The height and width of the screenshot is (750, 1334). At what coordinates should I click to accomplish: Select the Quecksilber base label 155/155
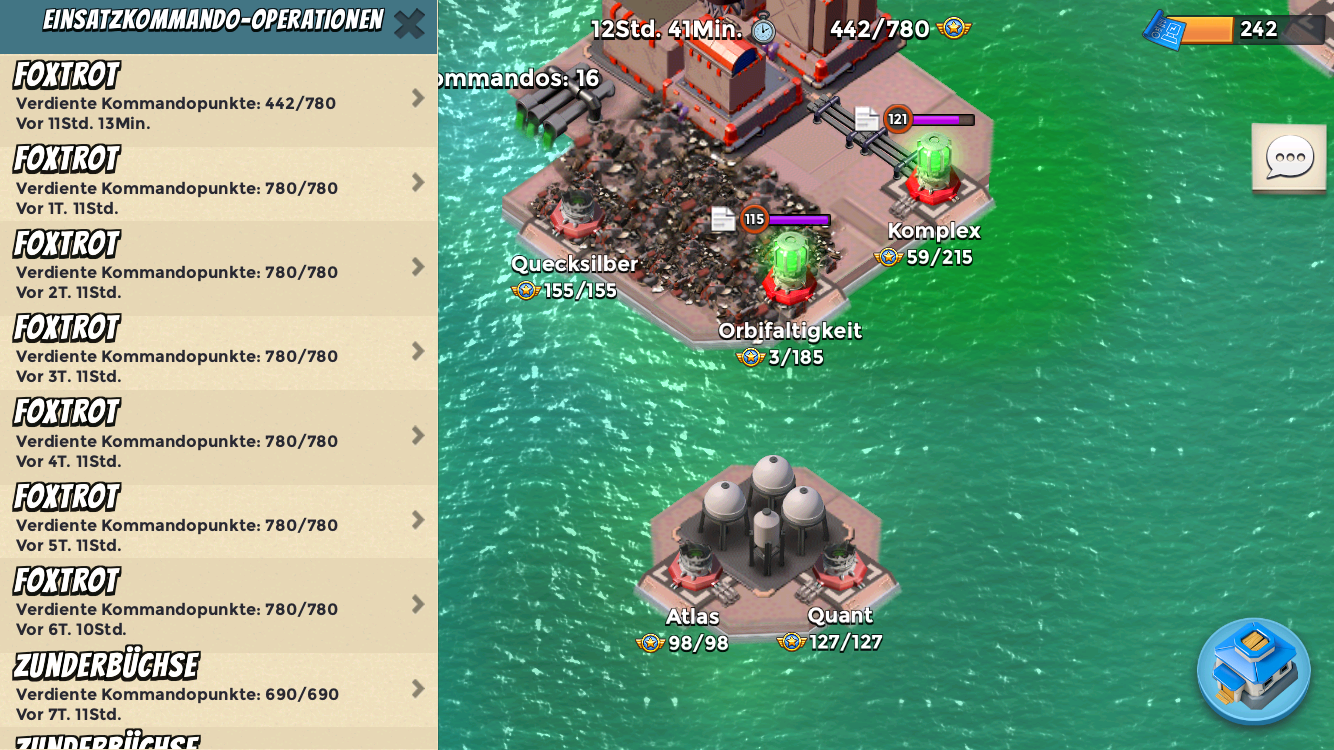(574, 277)
